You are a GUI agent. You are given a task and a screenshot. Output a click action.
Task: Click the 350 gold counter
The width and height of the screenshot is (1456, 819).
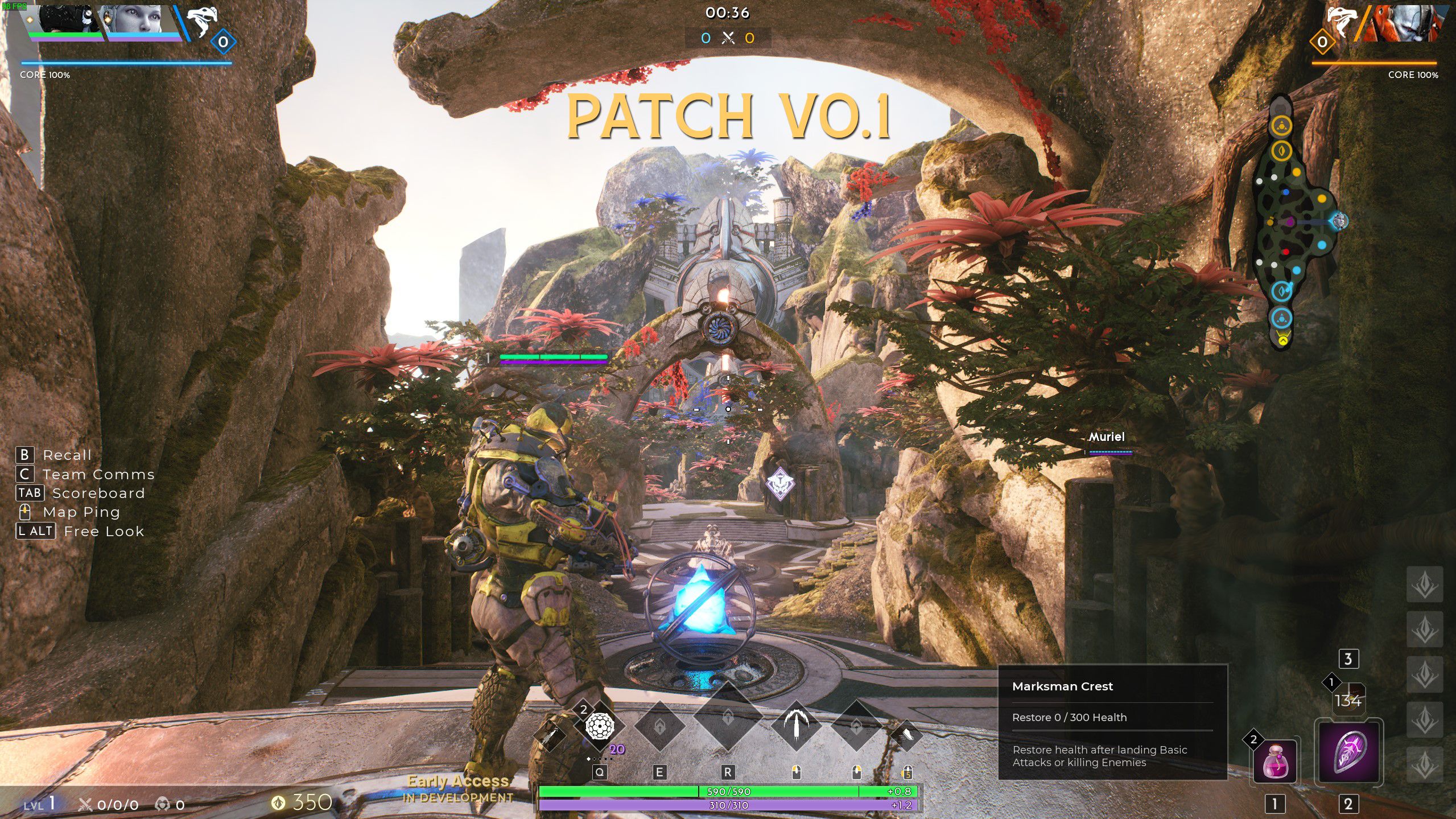coord(302,802)
